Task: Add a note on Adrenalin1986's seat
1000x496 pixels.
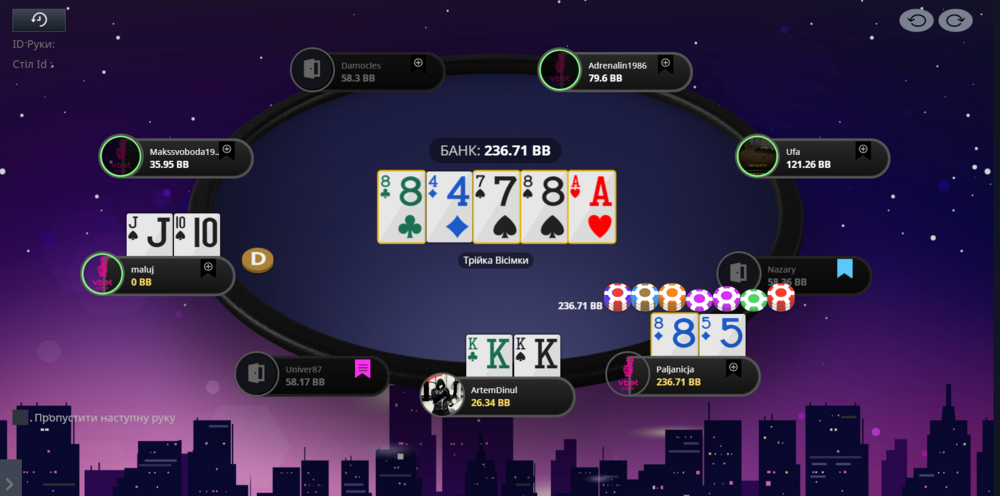Action: (664, 64)
